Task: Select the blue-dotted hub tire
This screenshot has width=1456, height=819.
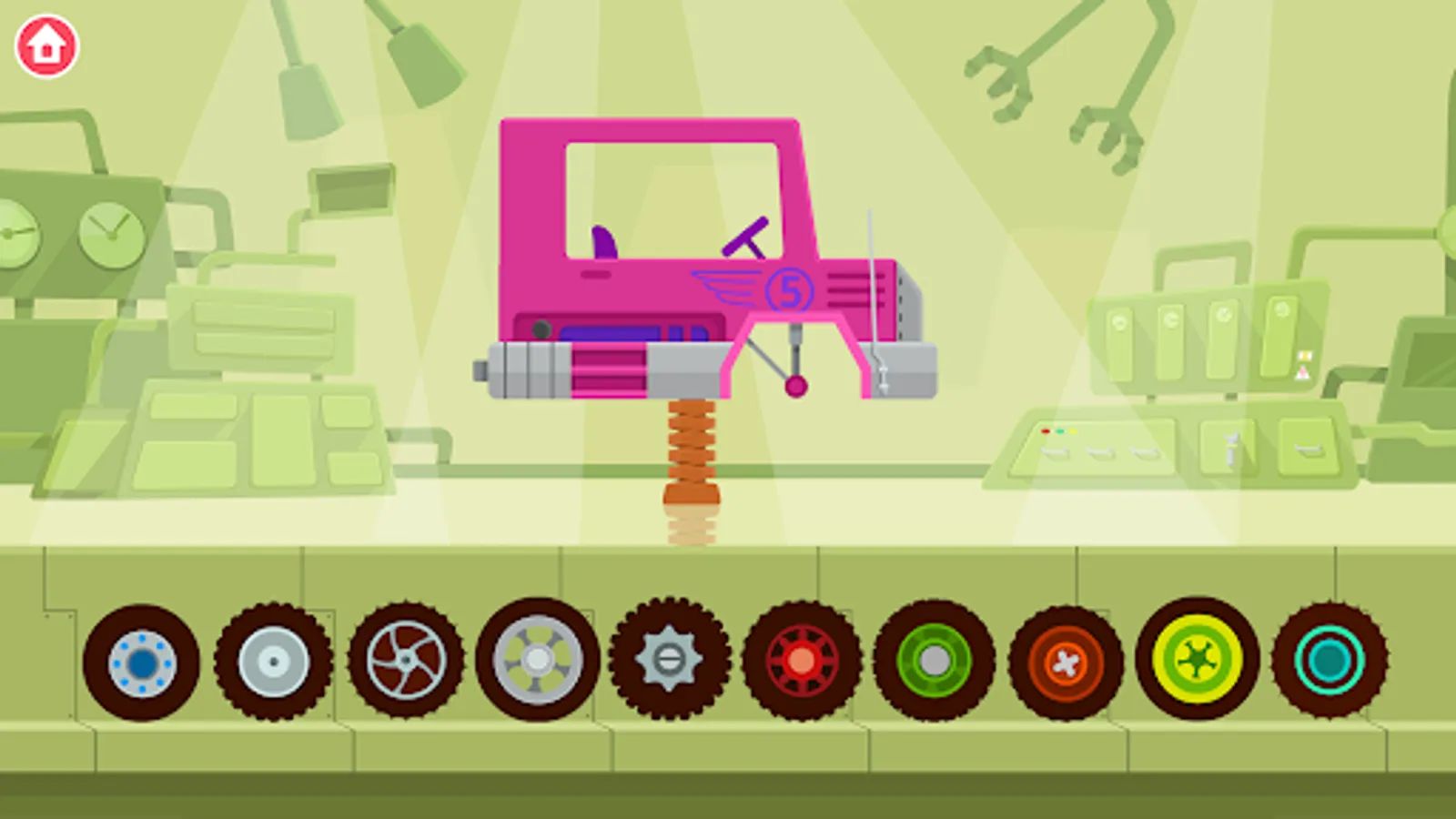Action: pos(142,662)
